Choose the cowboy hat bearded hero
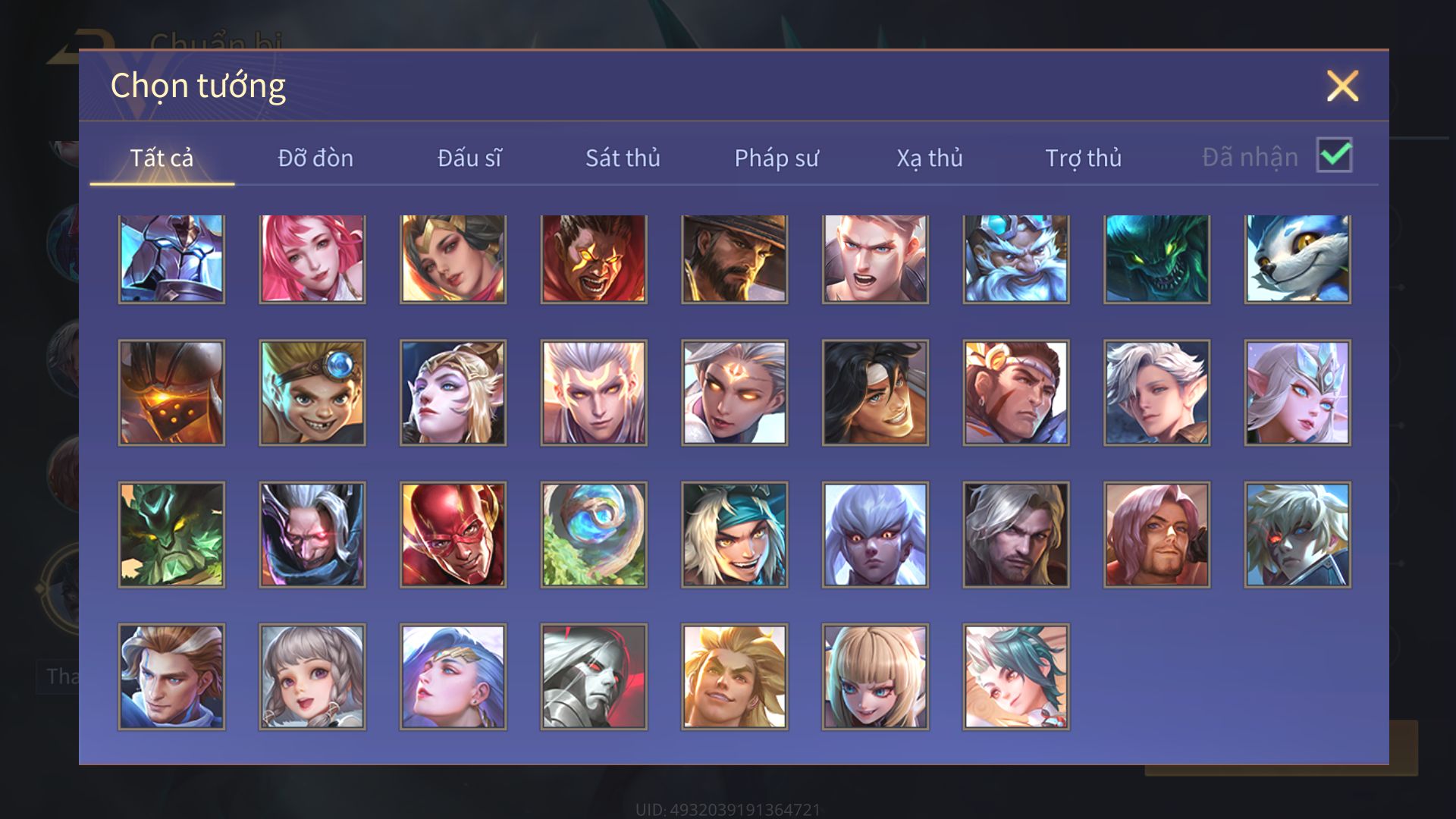The width and height of the screenshot is (1456, 819). [735, 259]
